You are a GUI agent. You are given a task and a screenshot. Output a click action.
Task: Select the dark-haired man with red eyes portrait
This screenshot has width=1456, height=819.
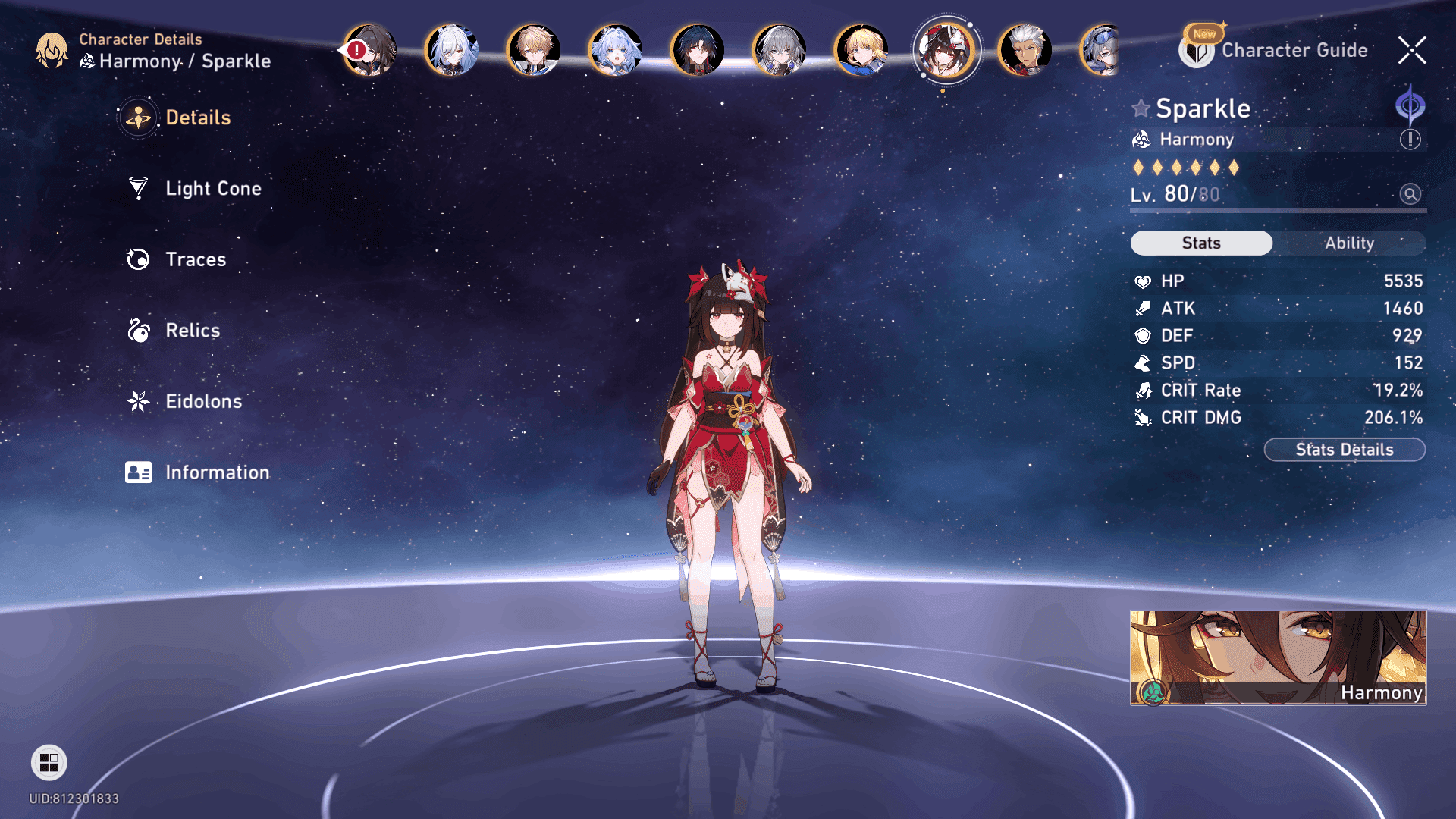click(697, 51)
